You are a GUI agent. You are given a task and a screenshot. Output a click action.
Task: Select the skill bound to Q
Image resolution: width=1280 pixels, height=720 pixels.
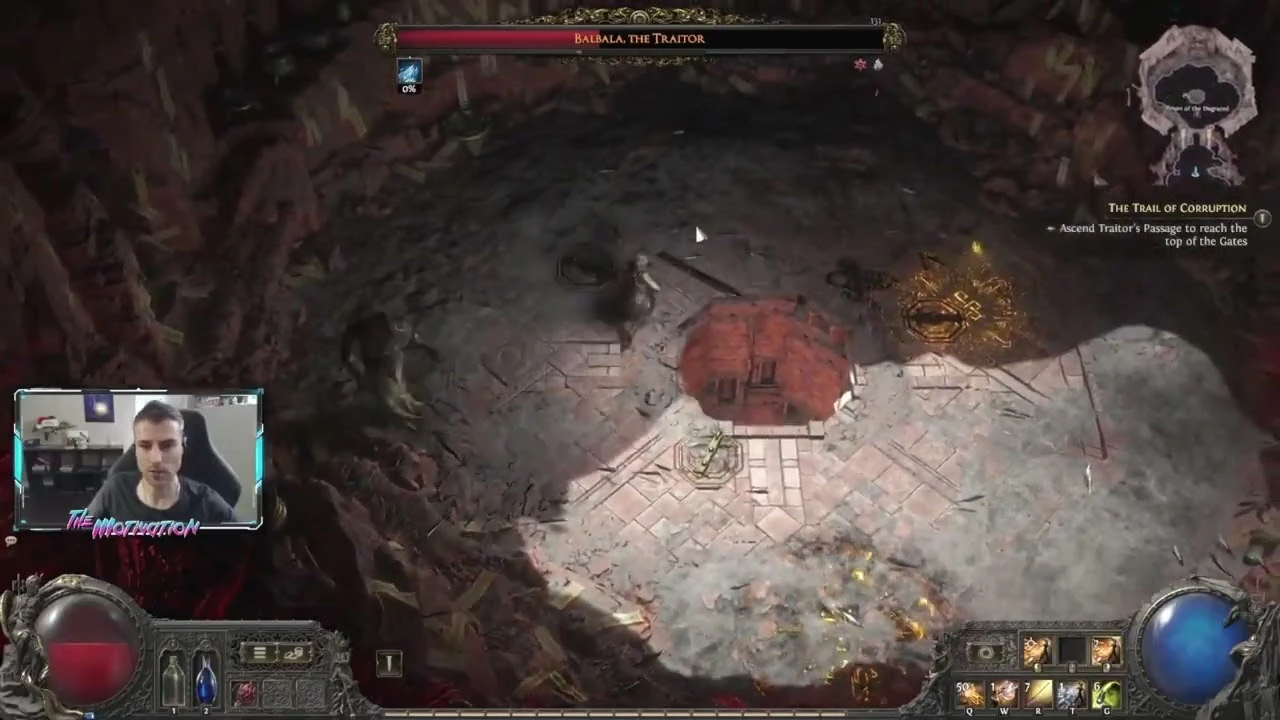click(969, 694)
